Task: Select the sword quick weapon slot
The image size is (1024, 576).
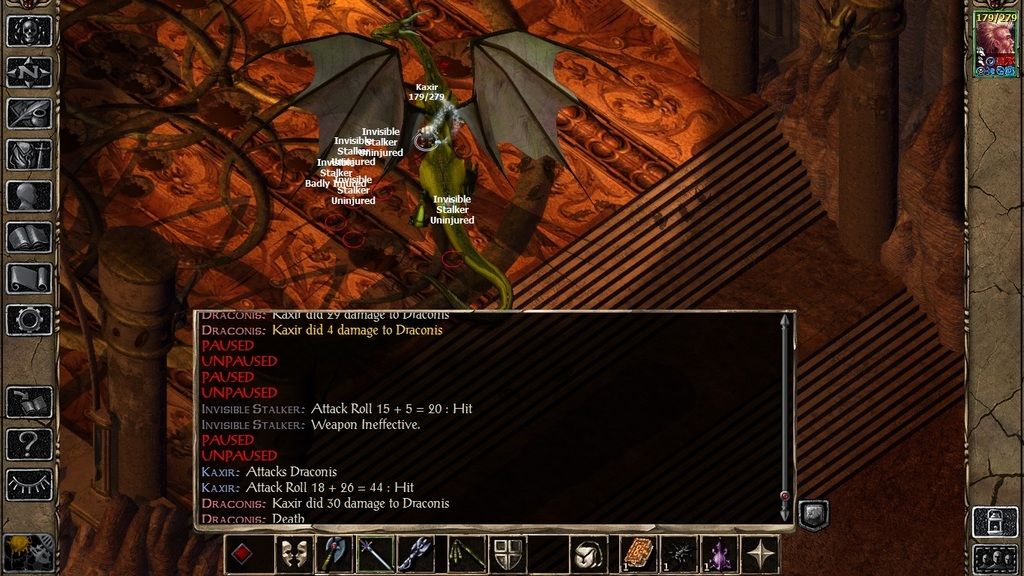Action: [x=377, y=554]
